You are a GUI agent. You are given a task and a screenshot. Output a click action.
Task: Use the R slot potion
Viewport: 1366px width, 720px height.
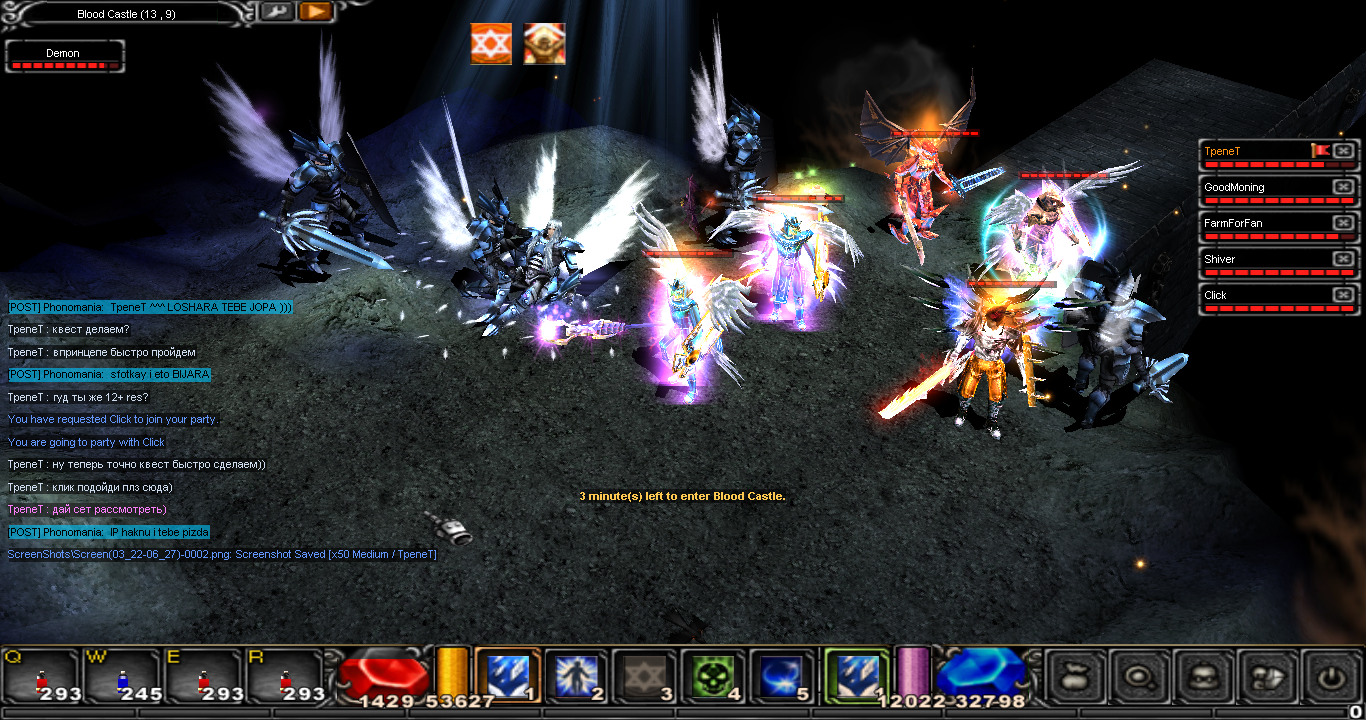[x=286, y=677]
